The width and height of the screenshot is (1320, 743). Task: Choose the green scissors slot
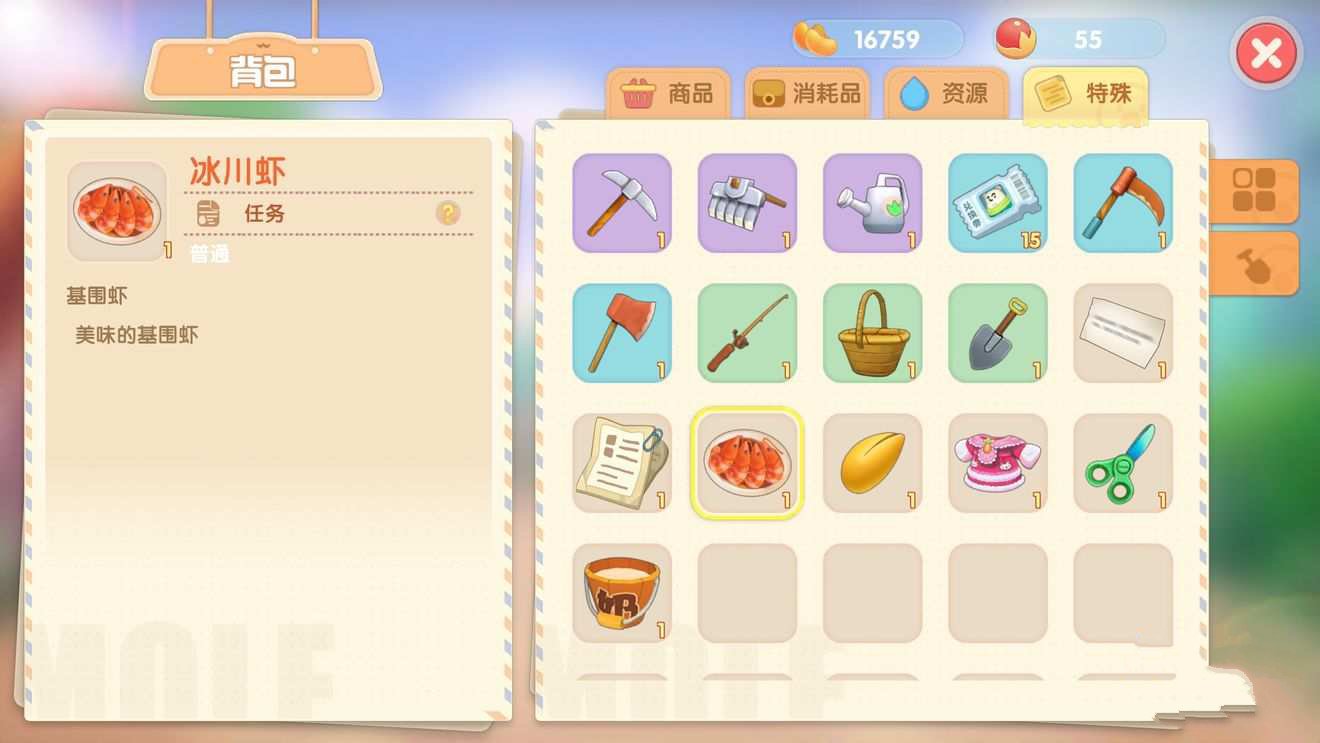1122,463
